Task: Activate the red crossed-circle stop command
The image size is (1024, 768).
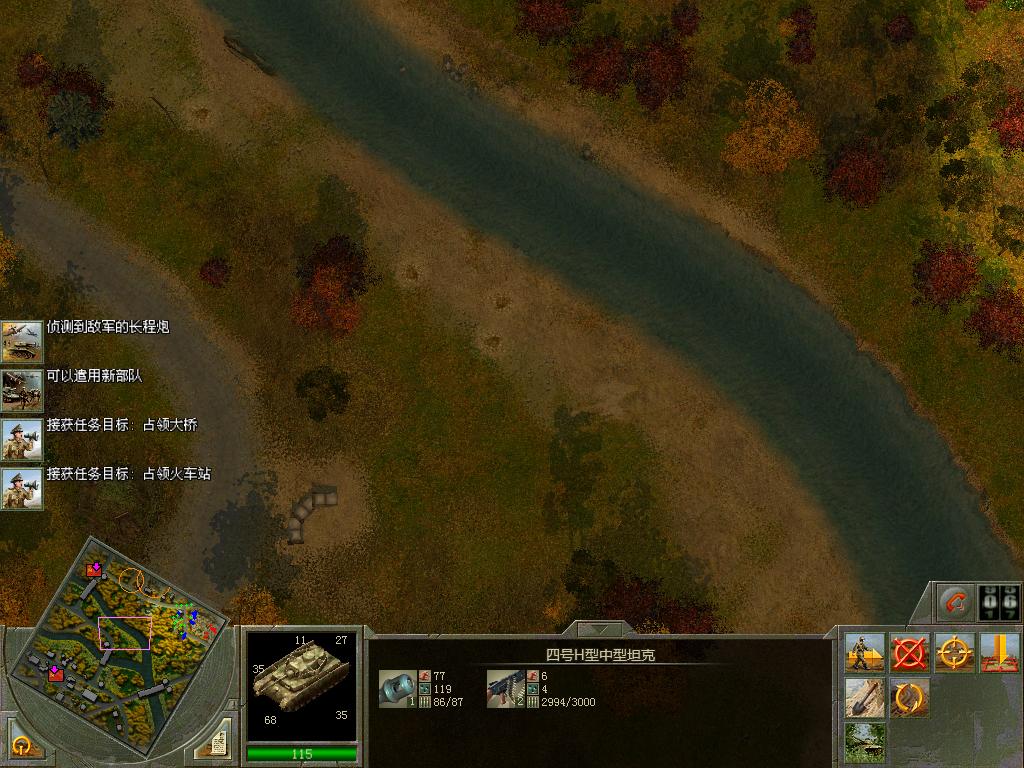Action: 909,653
